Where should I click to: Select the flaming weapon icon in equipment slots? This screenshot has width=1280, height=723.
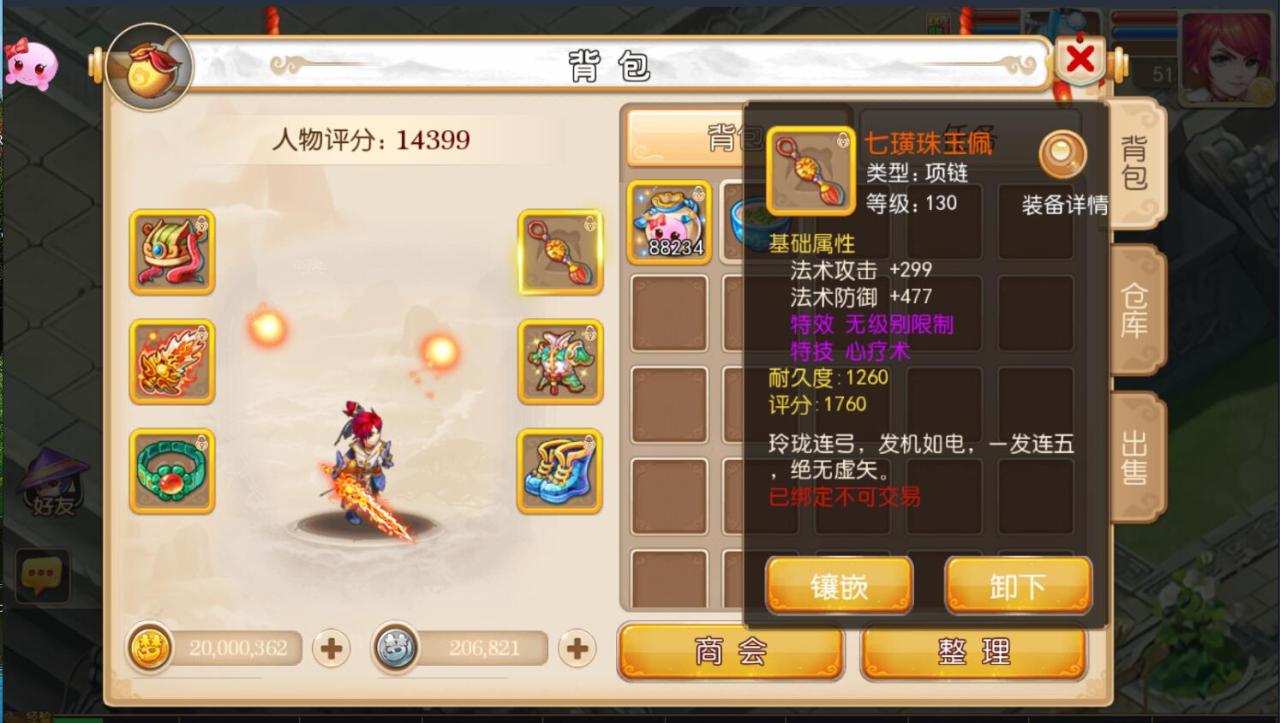(171, 363)
